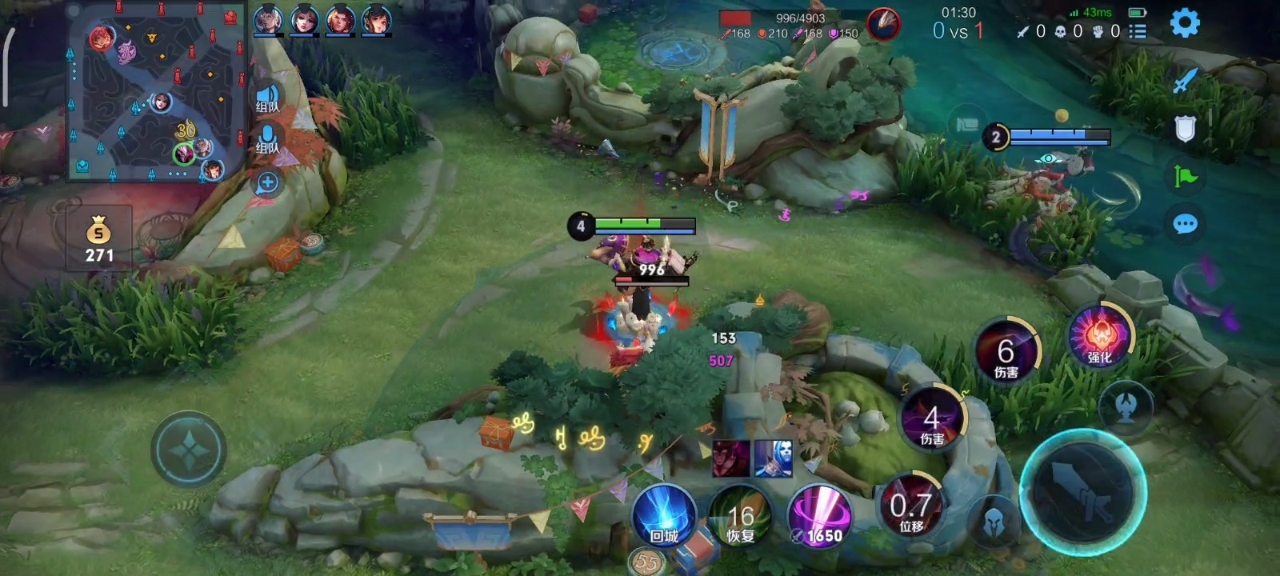This screenshot has width=1280, height=576.
Task: Cast the 伤害 skill on 6-second cooldown
Action: click(x=1006, y=351)
